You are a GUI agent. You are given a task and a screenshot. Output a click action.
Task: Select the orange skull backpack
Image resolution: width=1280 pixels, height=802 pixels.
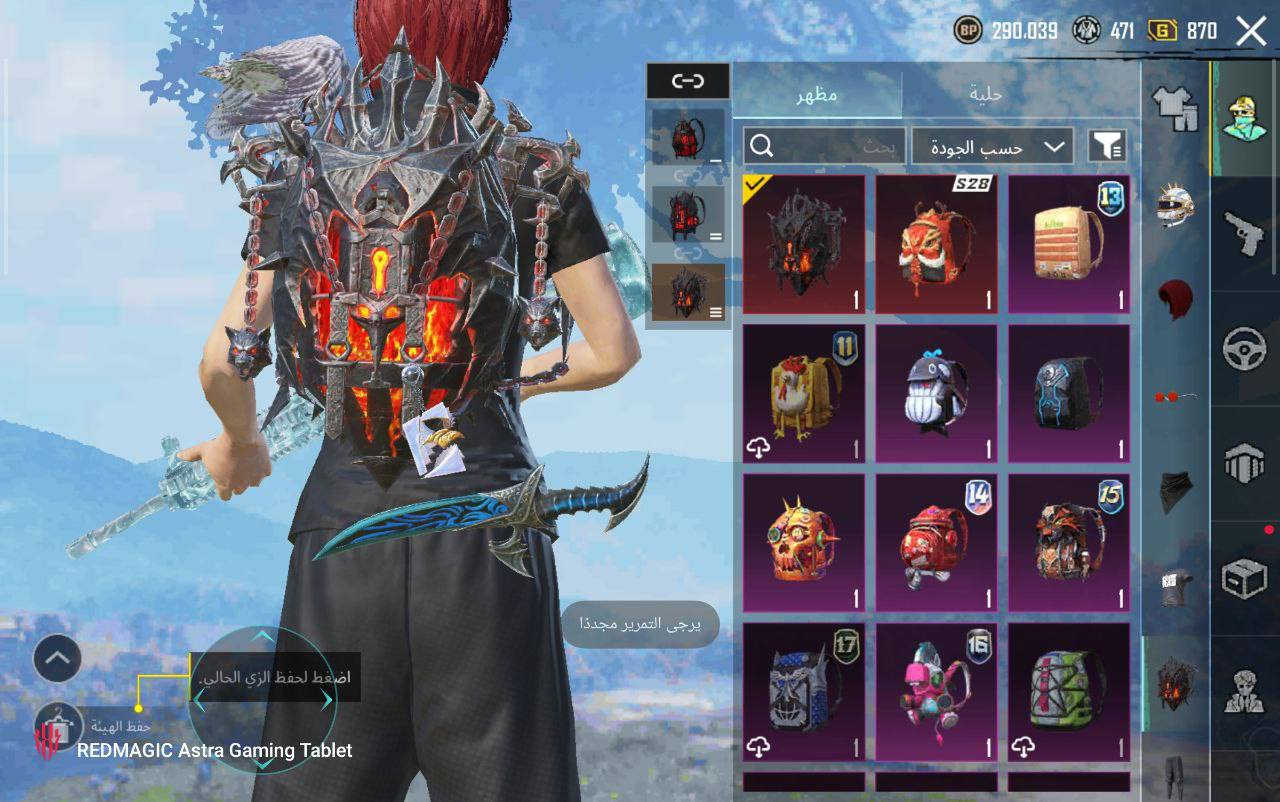click(x=804, y=542)
